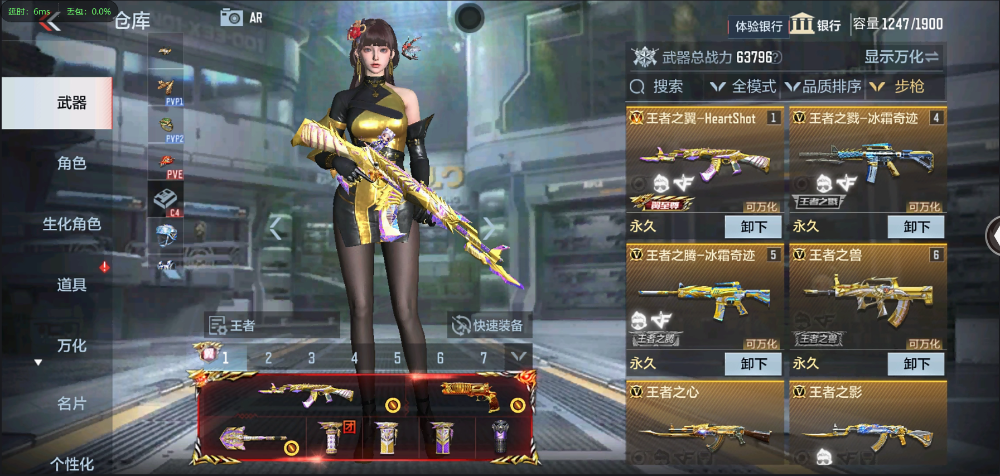Go back with the top-left arrow
The height and width of the screenshot is (476, 1000).
50,23
